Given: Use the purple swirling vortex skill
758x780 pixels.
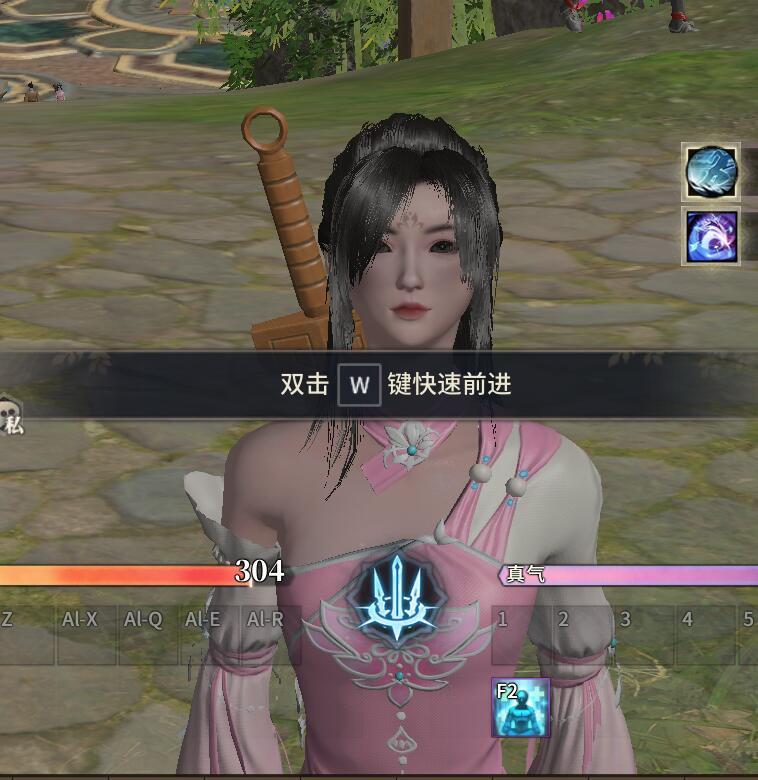Looking at the screenshot, I should (x=711, y=236).
